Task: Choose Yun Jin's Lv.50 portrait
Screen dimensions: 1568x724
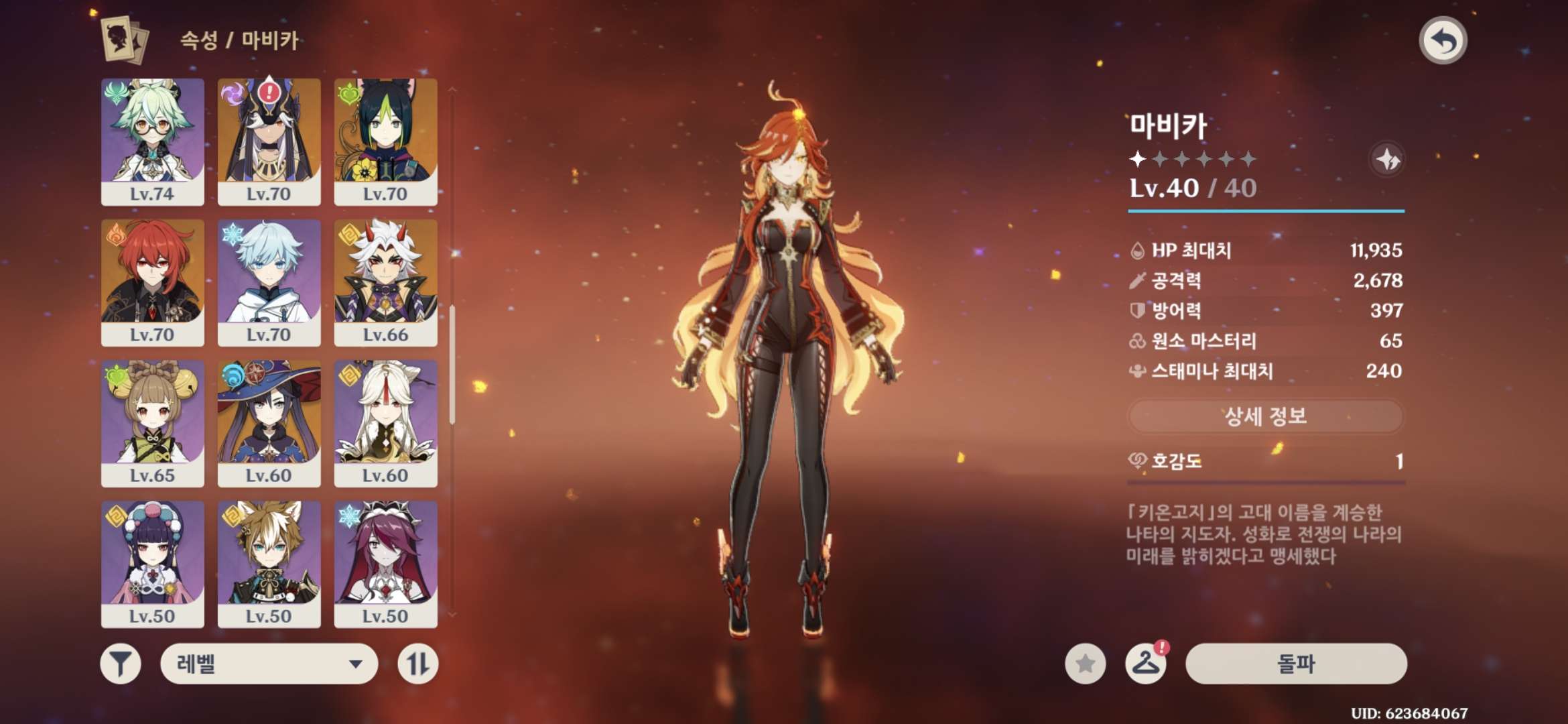Action: (153, 564)
